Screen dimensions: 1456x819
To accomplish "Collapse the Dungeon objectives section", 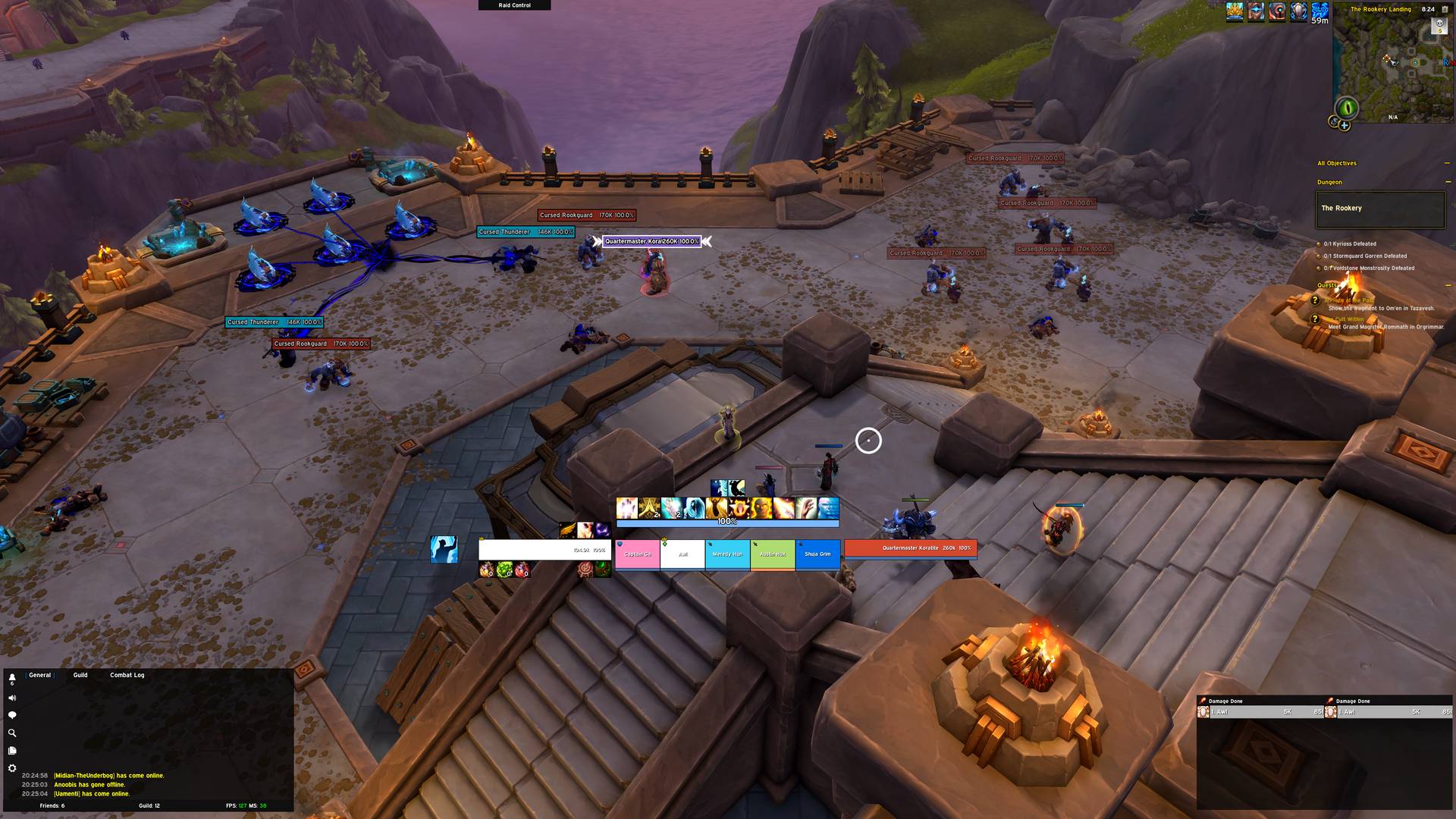I will point(1447,182).
